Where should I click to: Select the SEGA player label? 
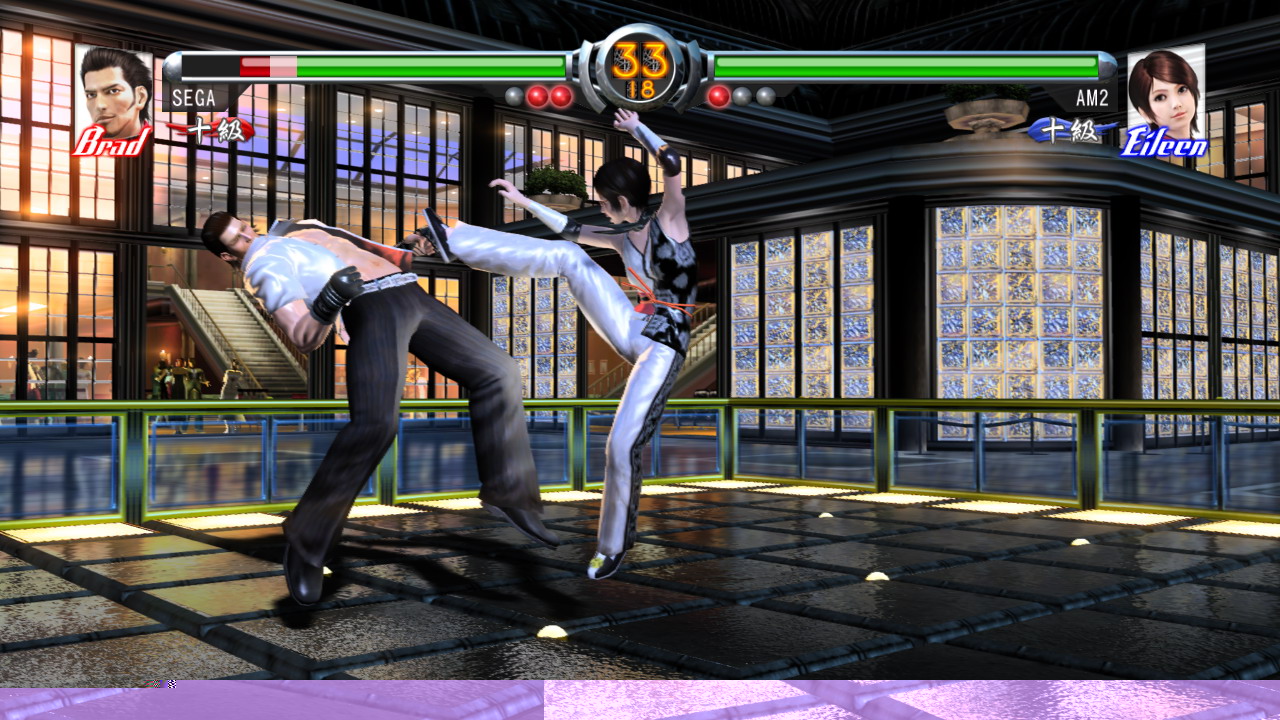[x=196, y=99]
